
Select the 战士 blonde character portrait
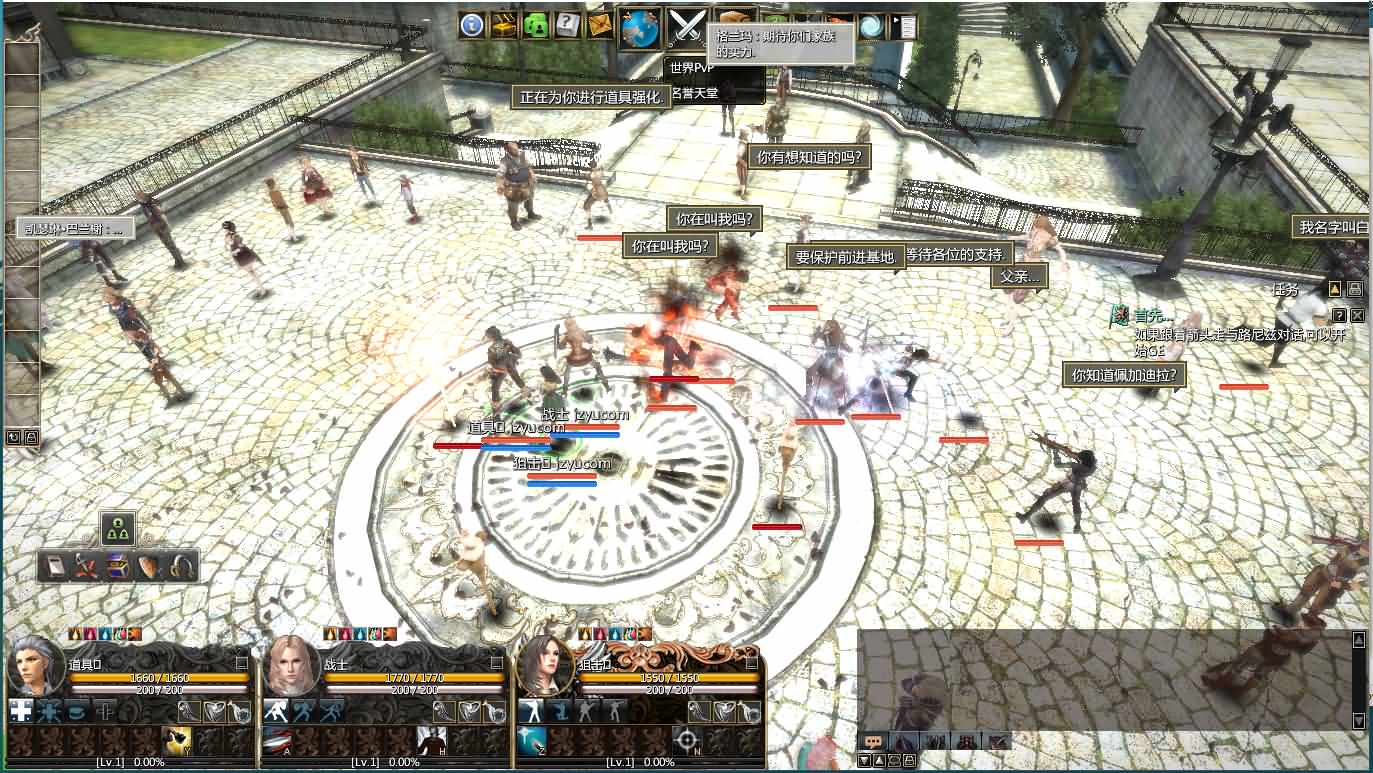pos(291,666)
